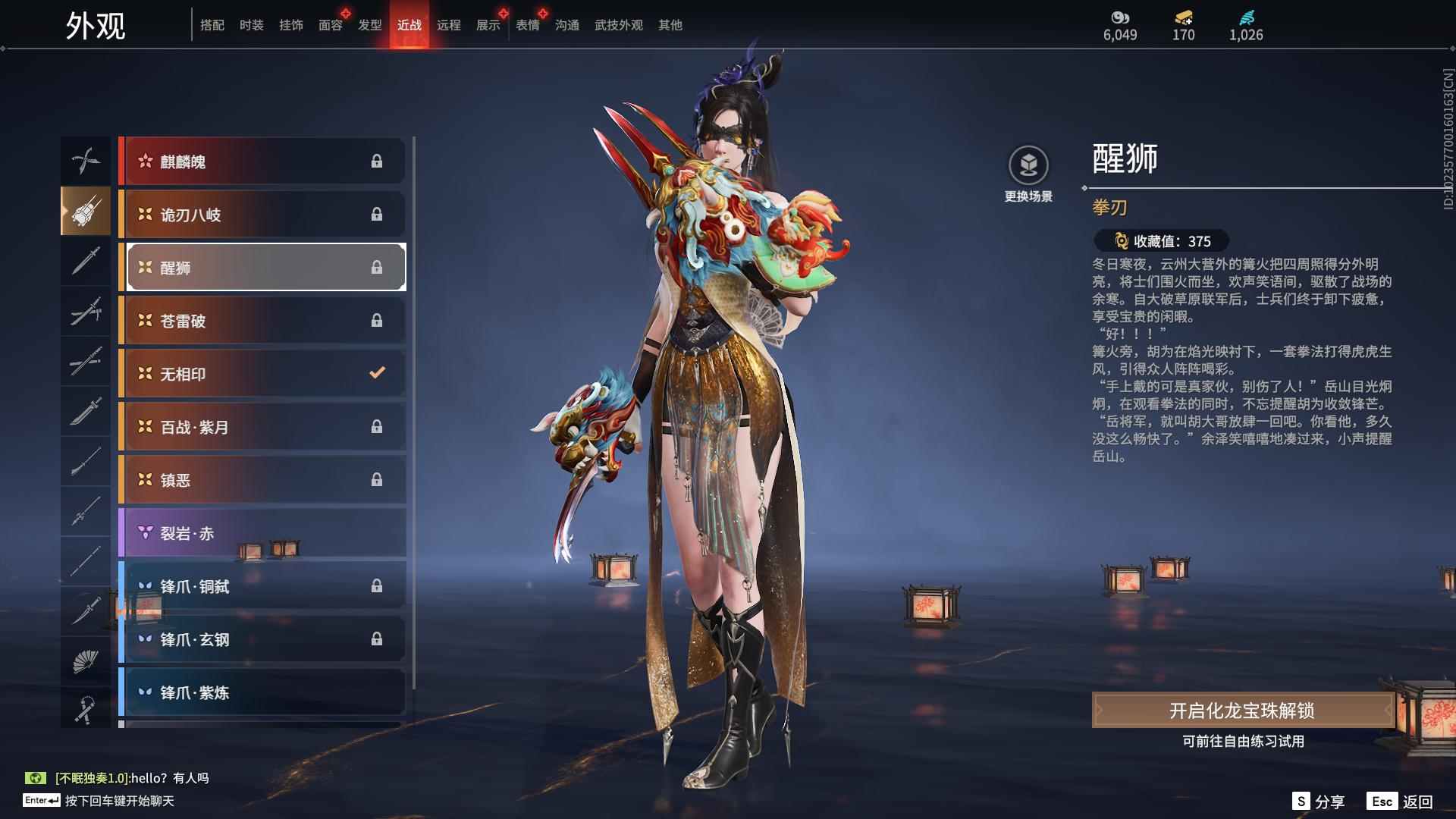Select the fan weapon category icon
Screen dimensions: 1456x819
86,661
